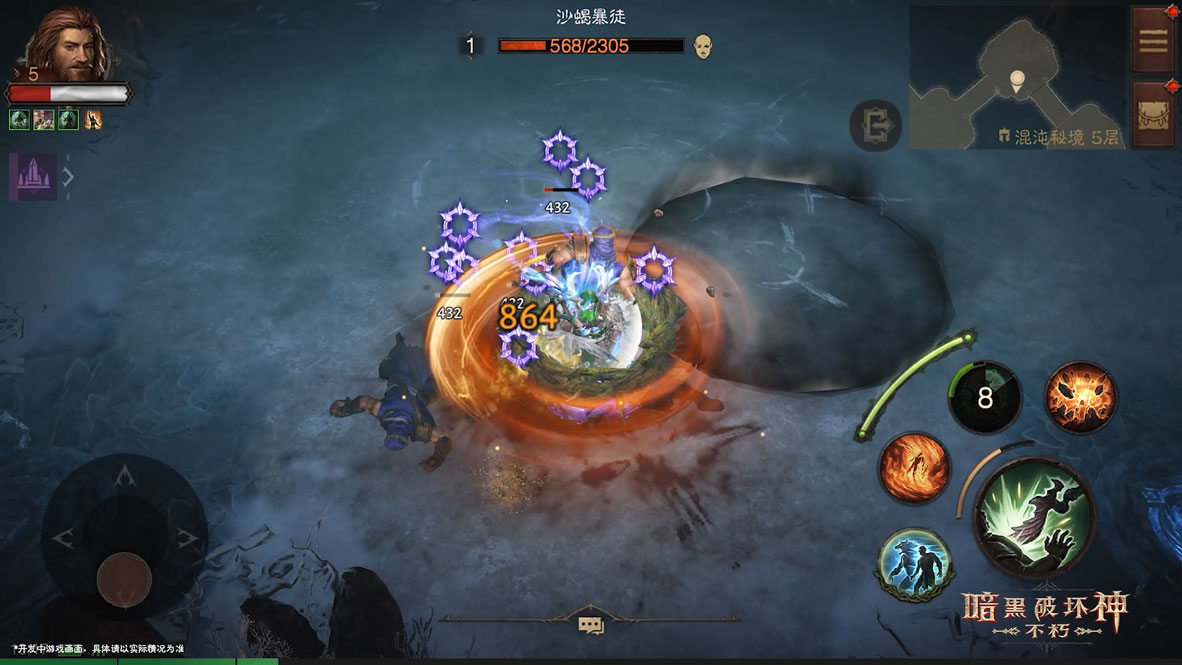Image resolution: width=1182 pixels, height=665 pixels.
Task: Select the enemy skull icon beside health bar
Action: (703, 45)
